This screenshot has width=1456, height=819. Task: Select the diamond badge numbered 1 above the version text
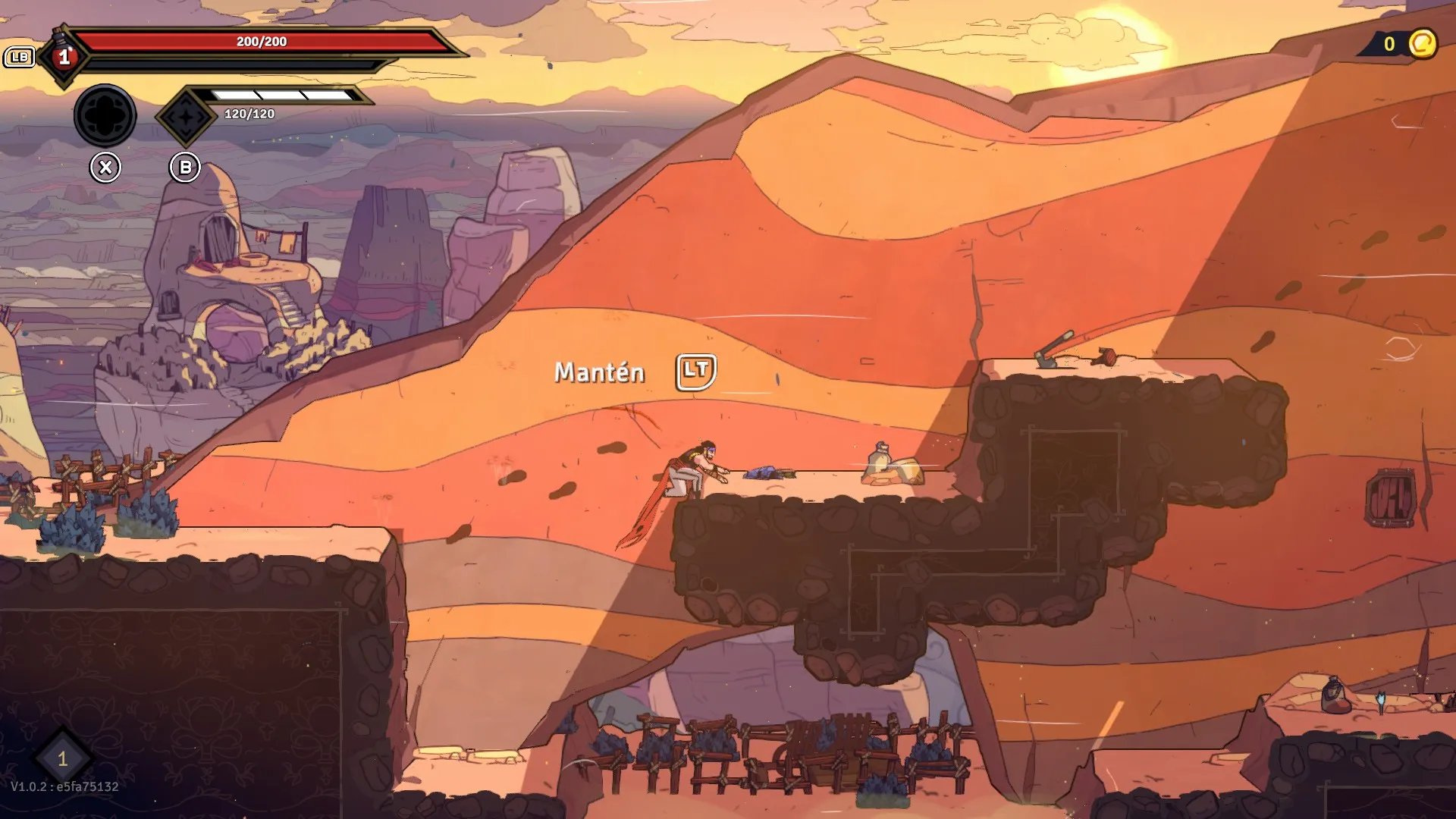pyautogui.click(x=63, y=758)
